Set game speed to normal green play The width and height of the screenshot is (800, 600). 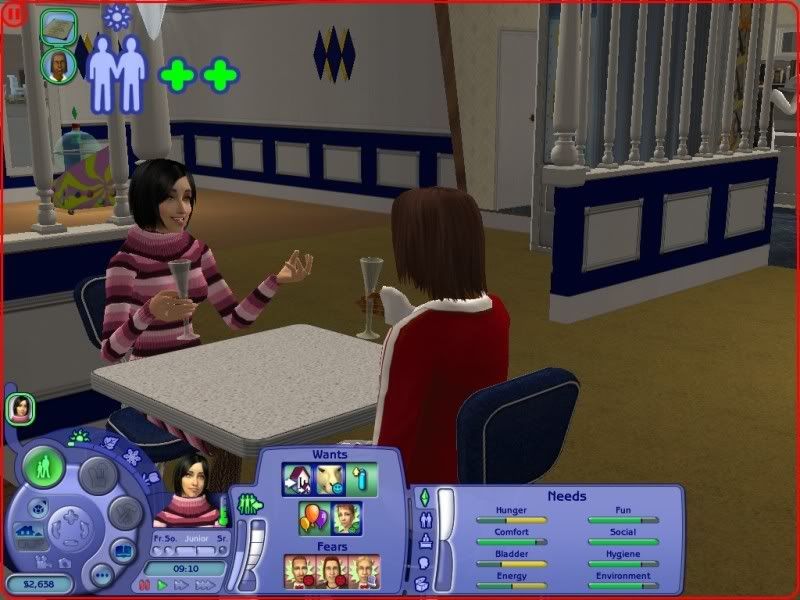(x=162, y=584)
